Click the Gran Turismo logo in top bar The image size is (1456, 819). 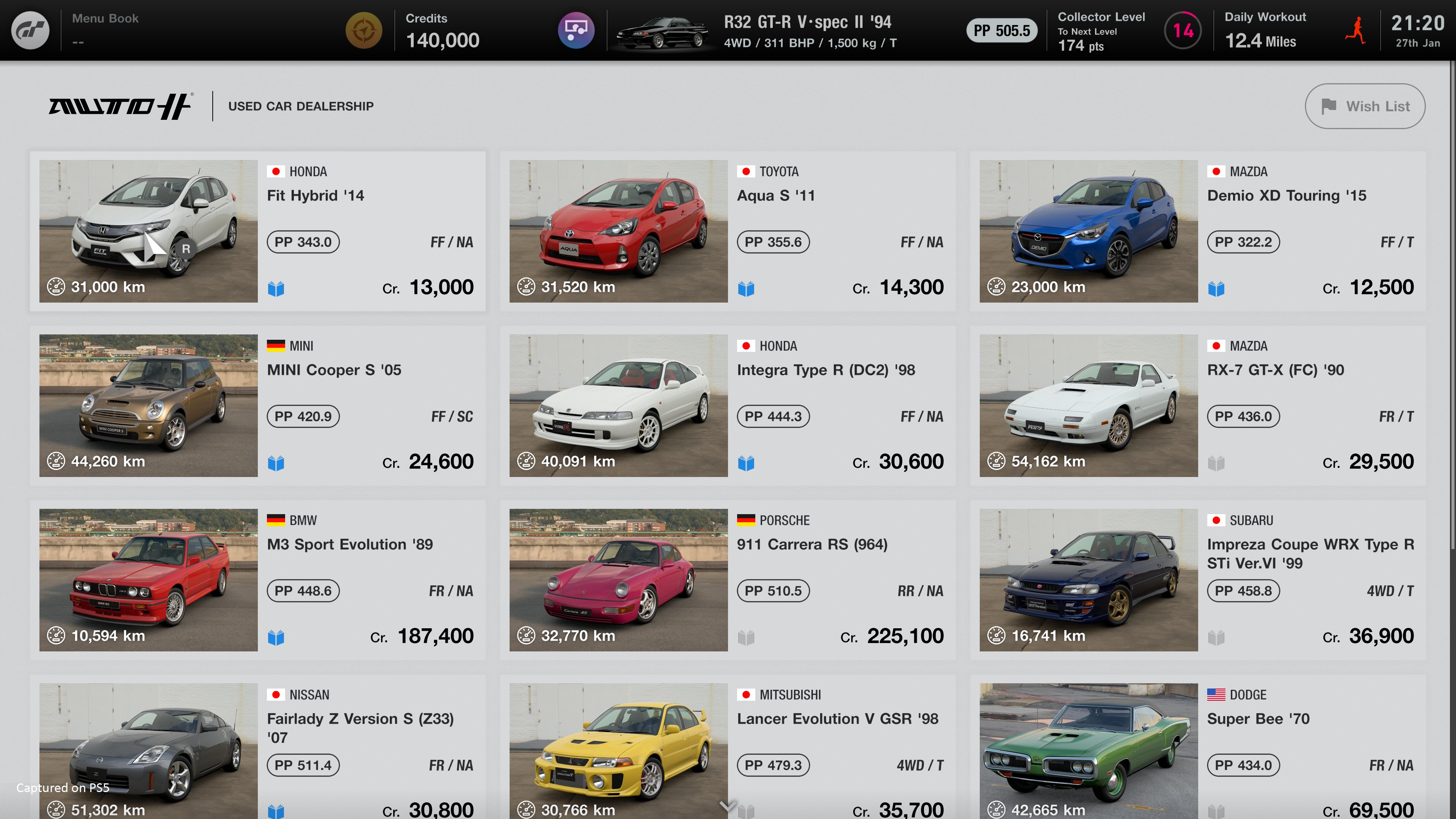(30, 30)
